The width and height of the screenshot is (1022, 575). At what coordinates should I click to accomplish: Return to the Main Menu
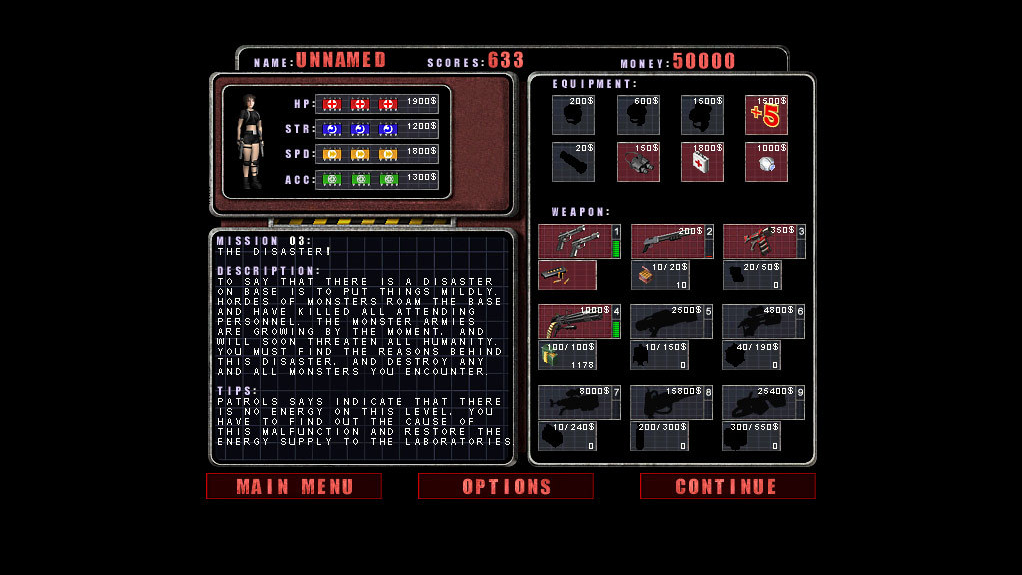(x=294, y=487)
